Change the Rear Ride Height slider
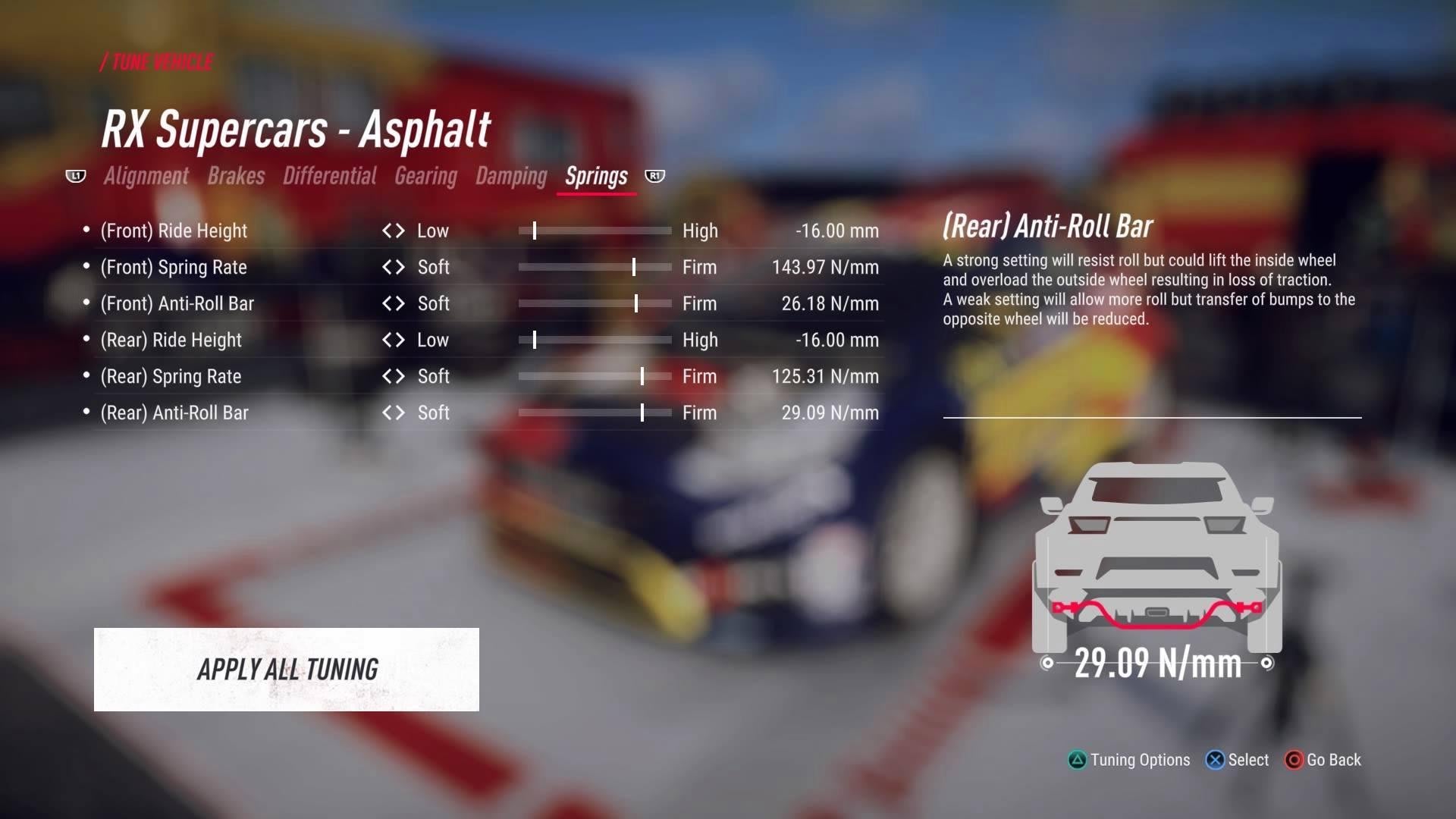This screenshot has height=819, width=1456. click(x=535, y=340)
